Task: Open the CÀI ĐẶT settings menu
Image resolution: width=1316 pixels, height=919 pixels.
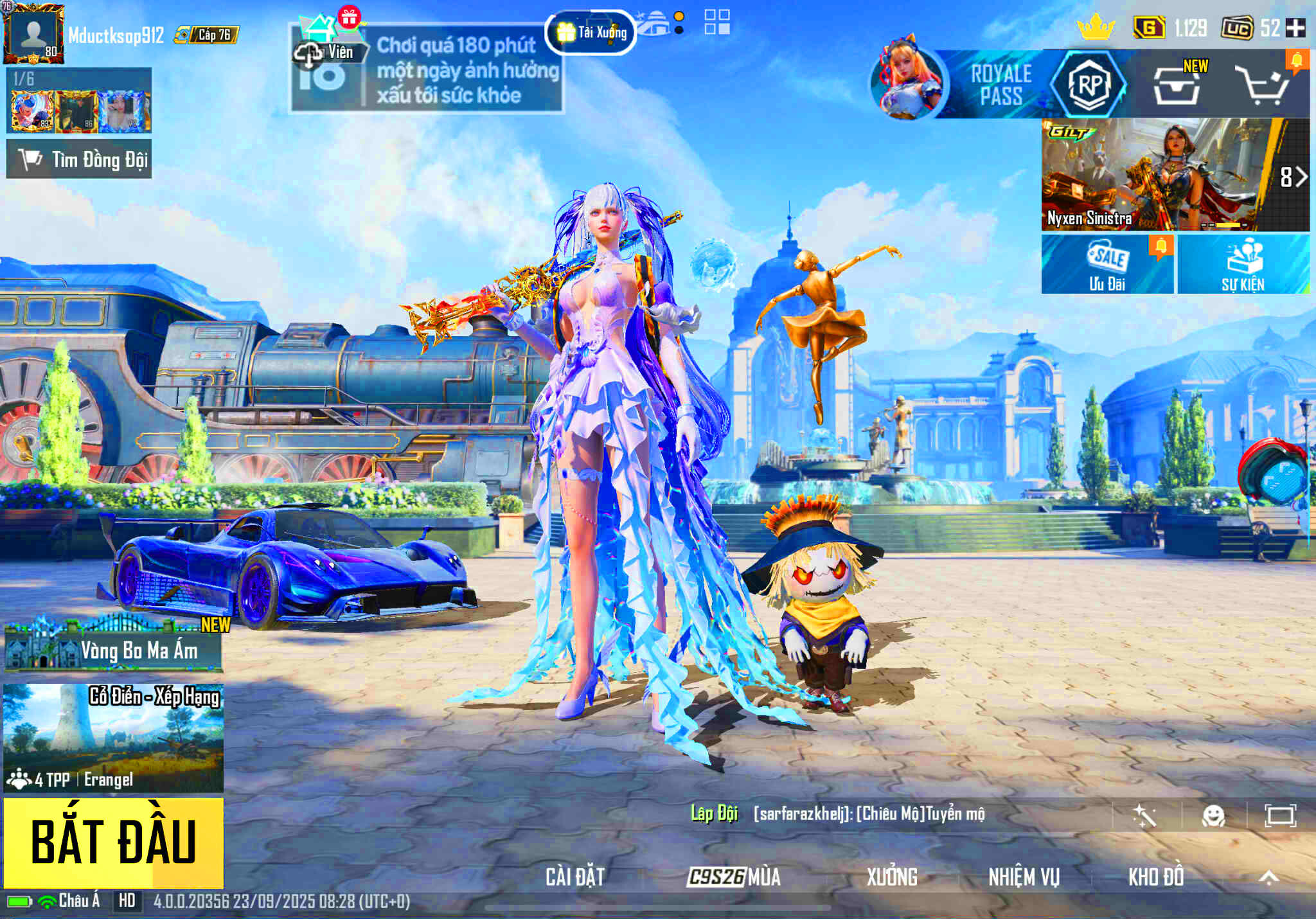Action: point(575,877)
